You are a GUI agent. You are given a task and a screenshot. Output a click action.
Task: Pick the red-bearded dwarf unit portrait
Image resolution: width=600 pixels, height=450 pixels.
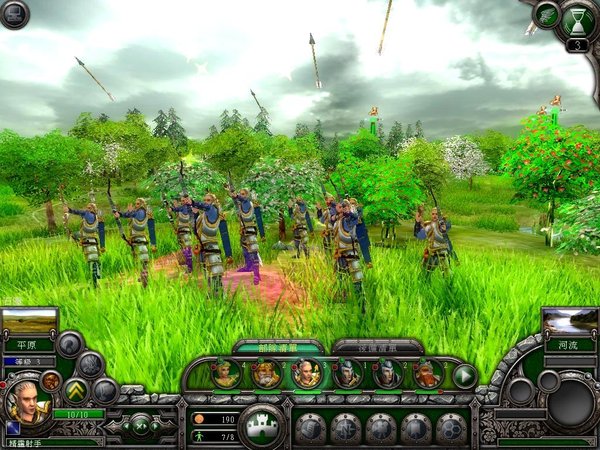pyautogui.click(x=427, y=375)
